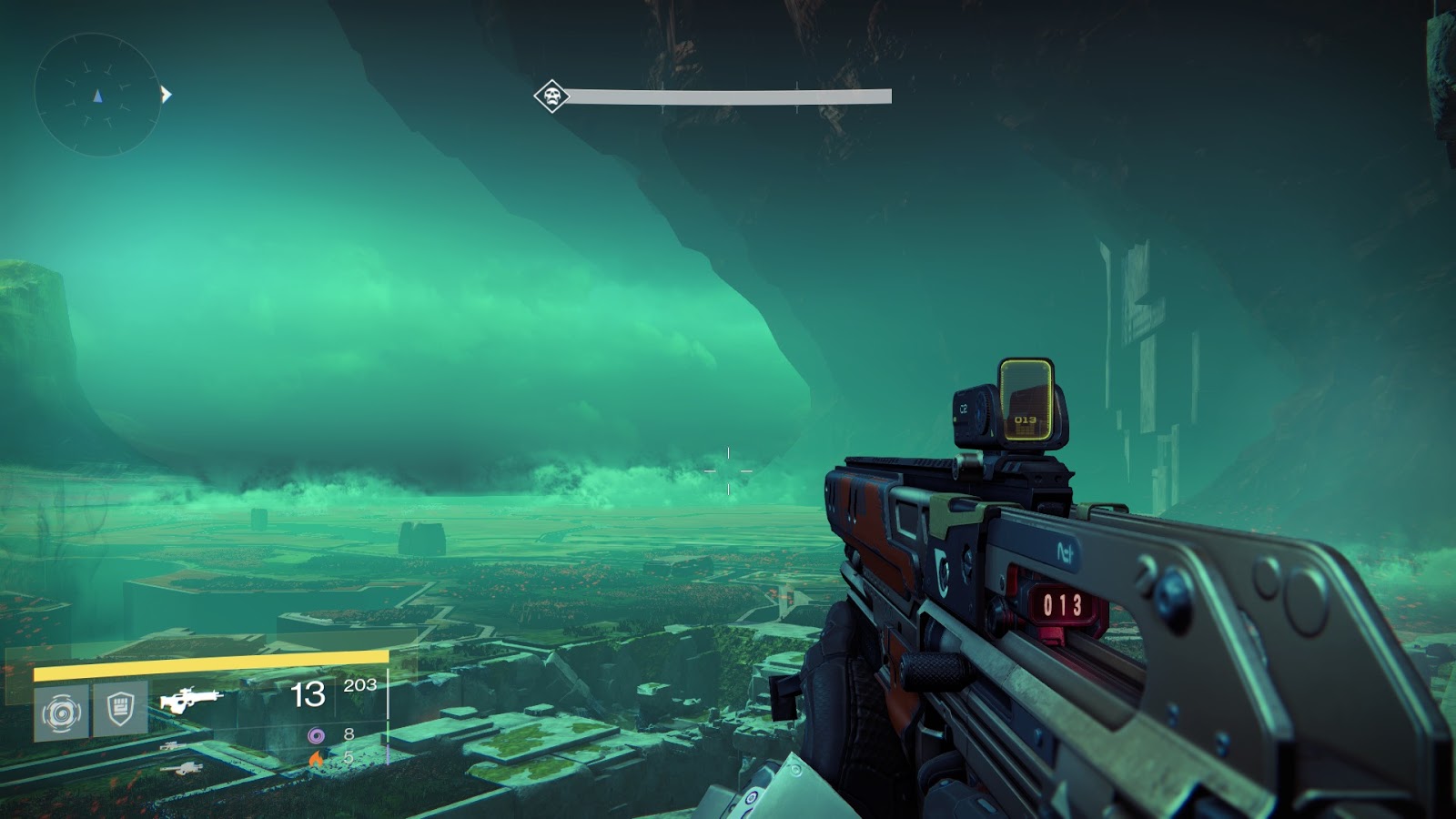Select the equipped primary rifle icon
This screenshot has width=1456, height=819.
pos(190,699)
